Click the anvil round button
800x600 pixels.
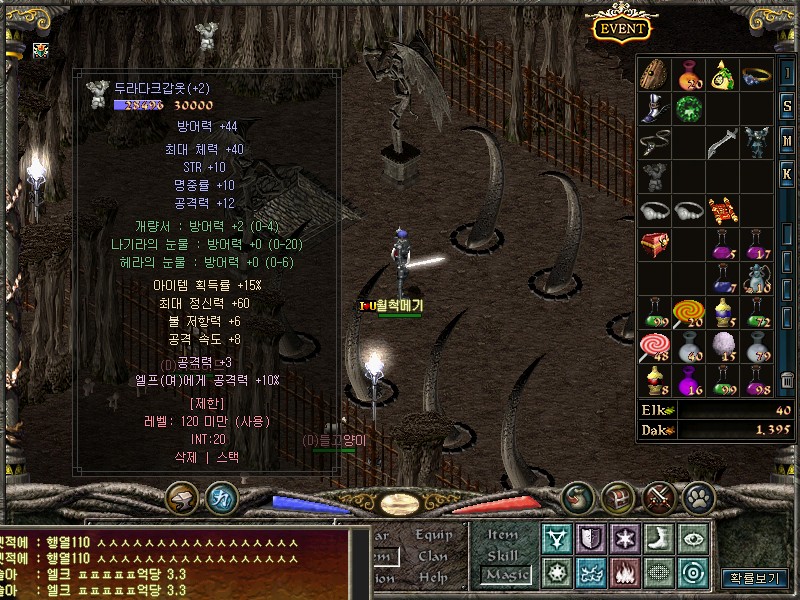pos(183,497)
